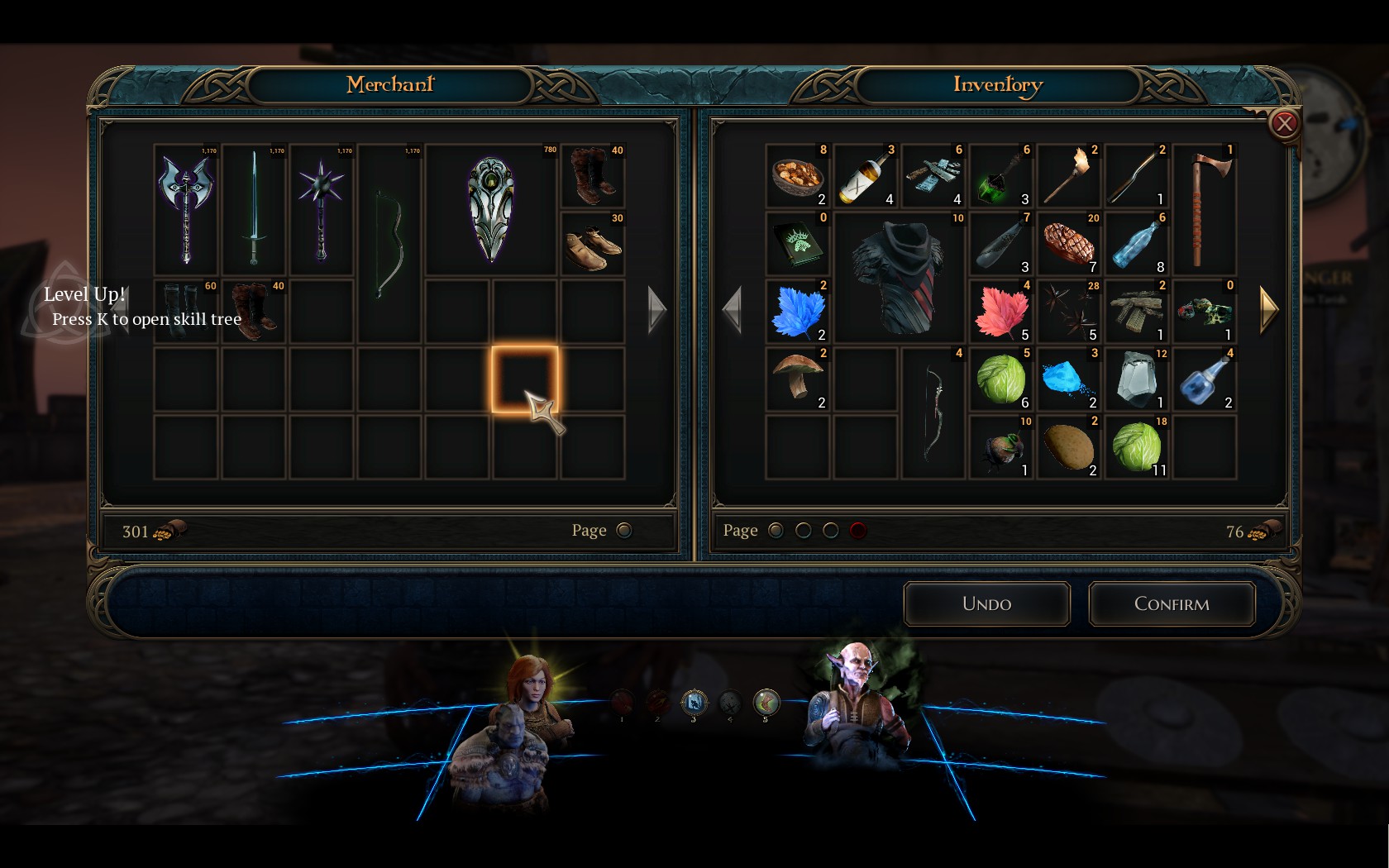The width and height of the screenshot is (1389, 868).
Task: Select the bowl of food in inventory
Action: [798, 175]
